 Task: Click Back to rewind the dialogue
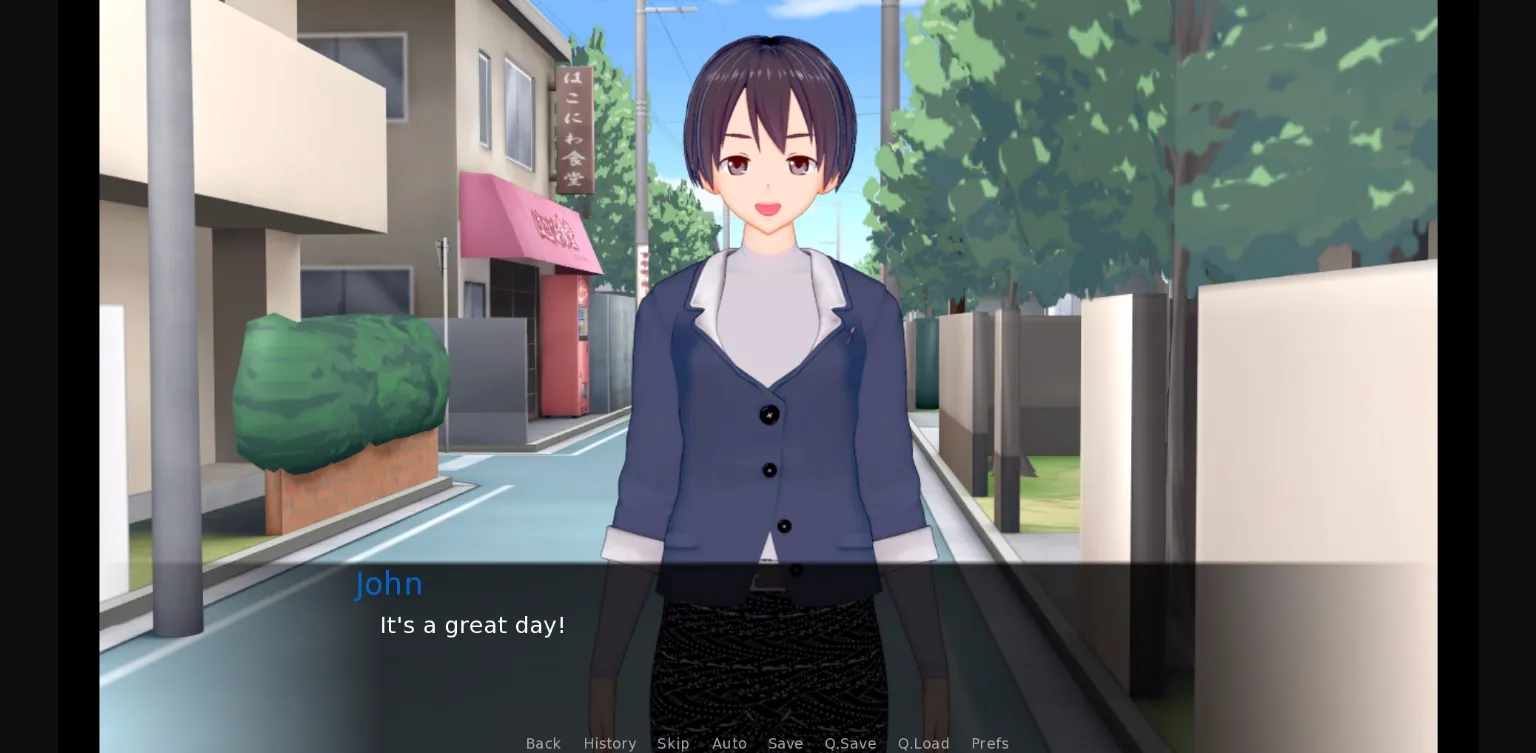tap(543, 743)
